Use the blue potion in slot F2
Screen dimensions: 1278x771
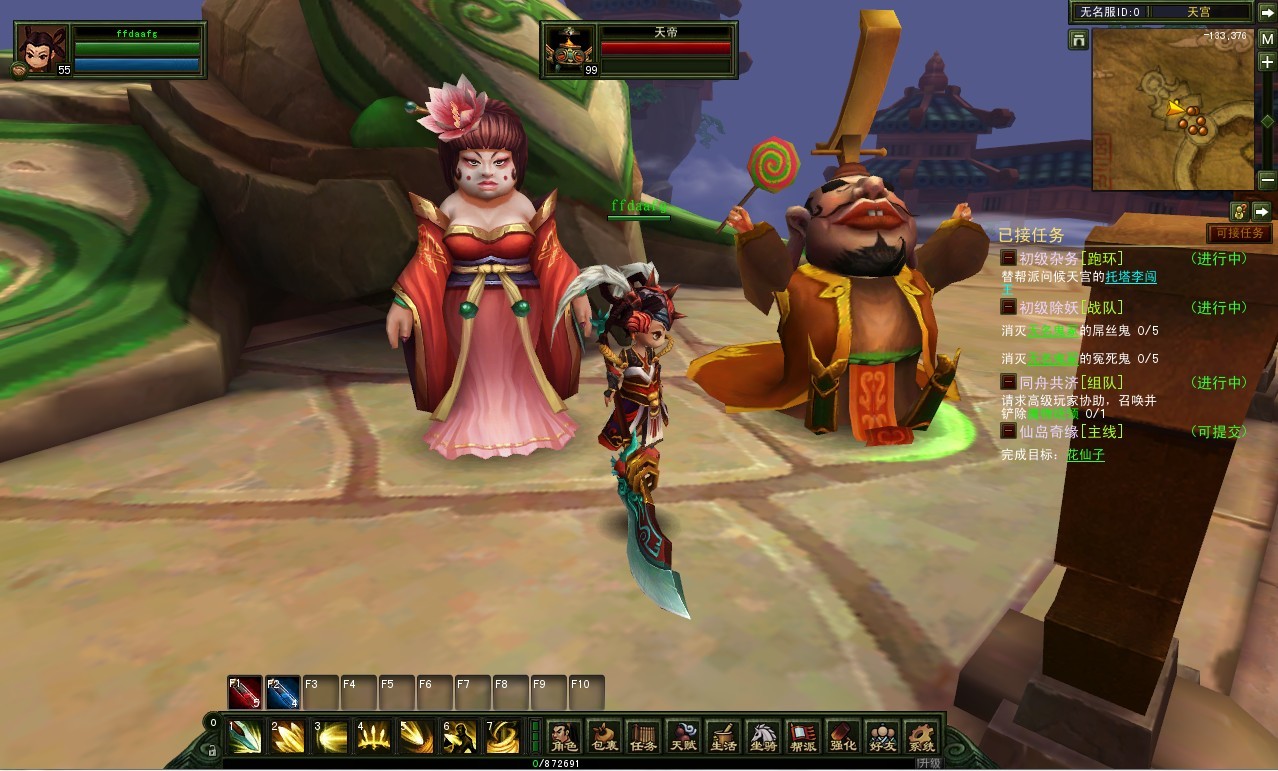pyautogui.click(x=283, y=693)
